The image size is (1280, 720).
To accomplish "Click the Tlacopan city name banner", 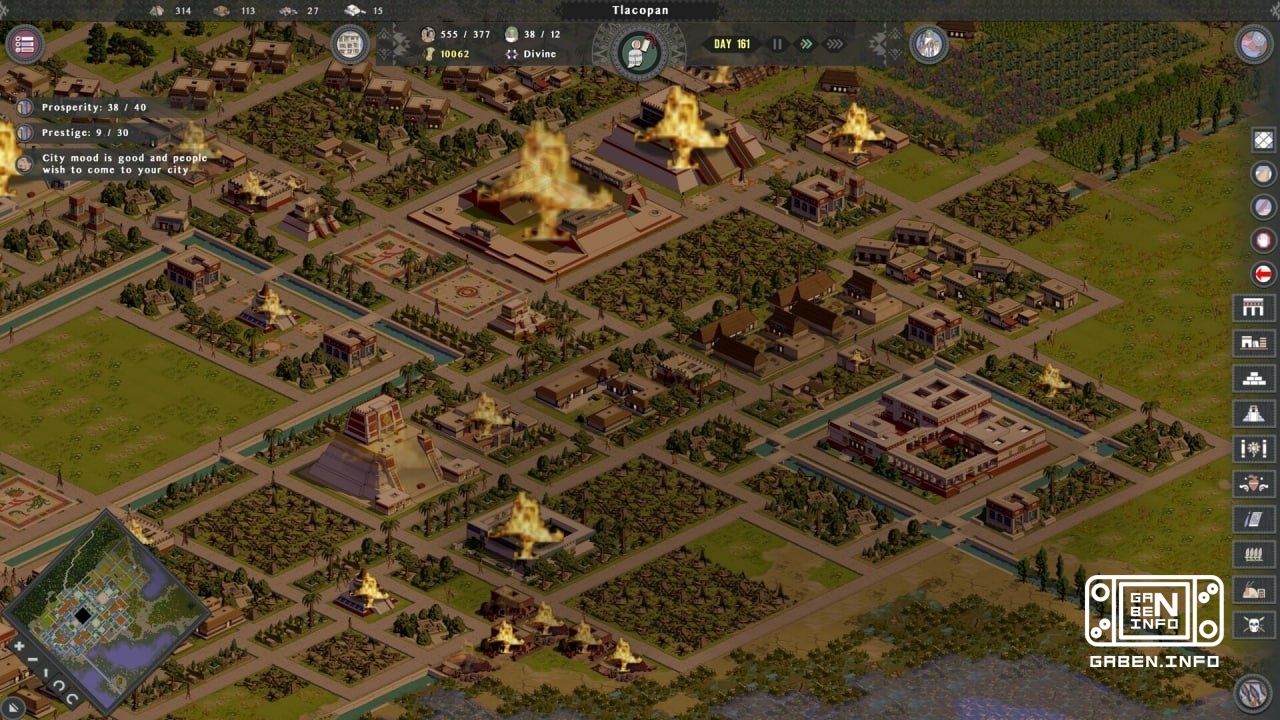I will pyautogui.click(x=640, y=9).
